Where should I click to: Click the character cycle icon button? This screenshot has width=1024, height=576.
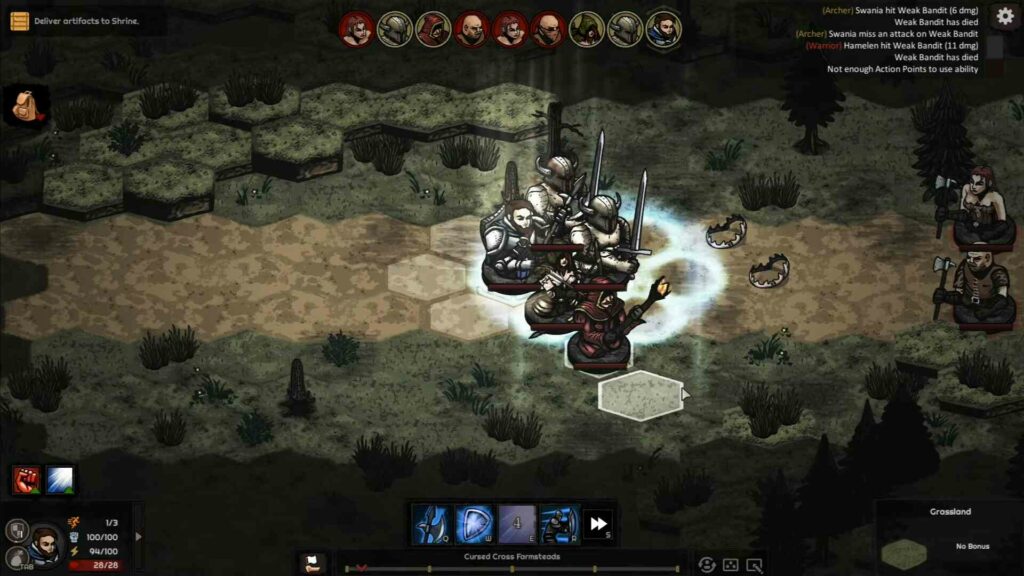(707, 565)
